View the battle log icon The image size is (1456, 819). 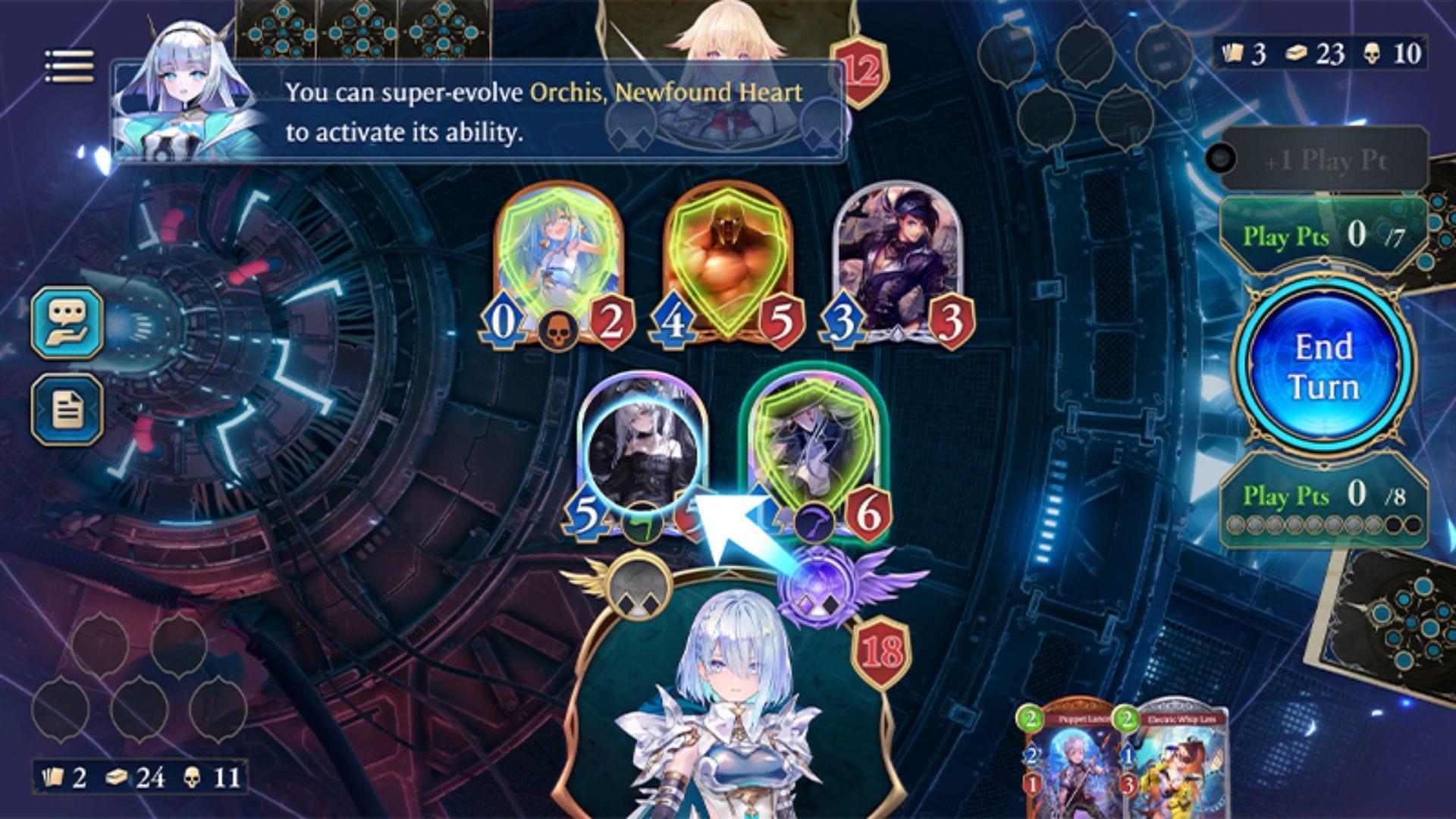tap(67, 410)
